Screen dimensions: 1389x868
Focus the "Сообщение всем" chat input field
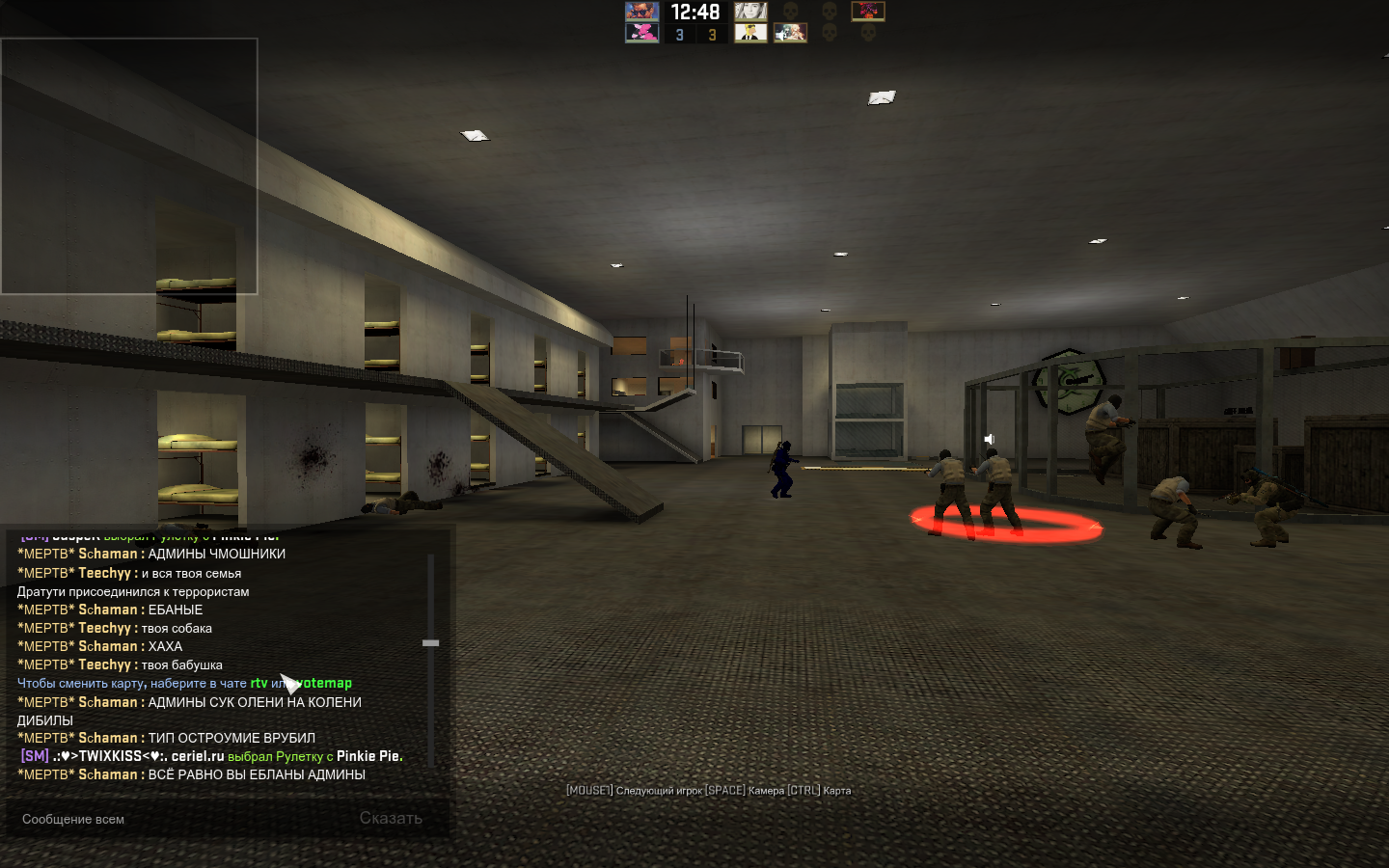point(183,819)
